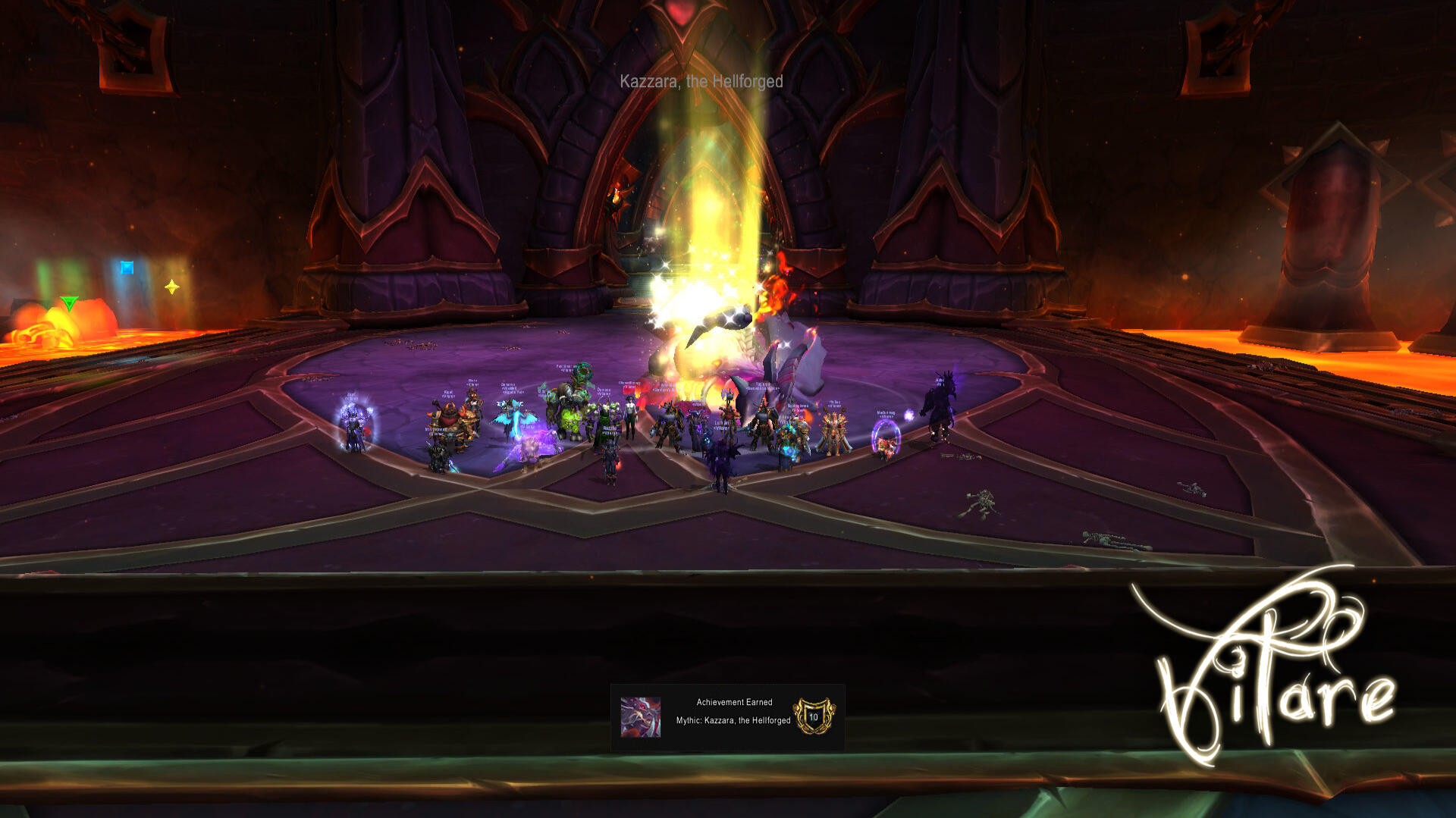Click the Kazzara achievement portrait icon
The height and width of the screenshot is (818, 1456).
click(x=641, y=717)
